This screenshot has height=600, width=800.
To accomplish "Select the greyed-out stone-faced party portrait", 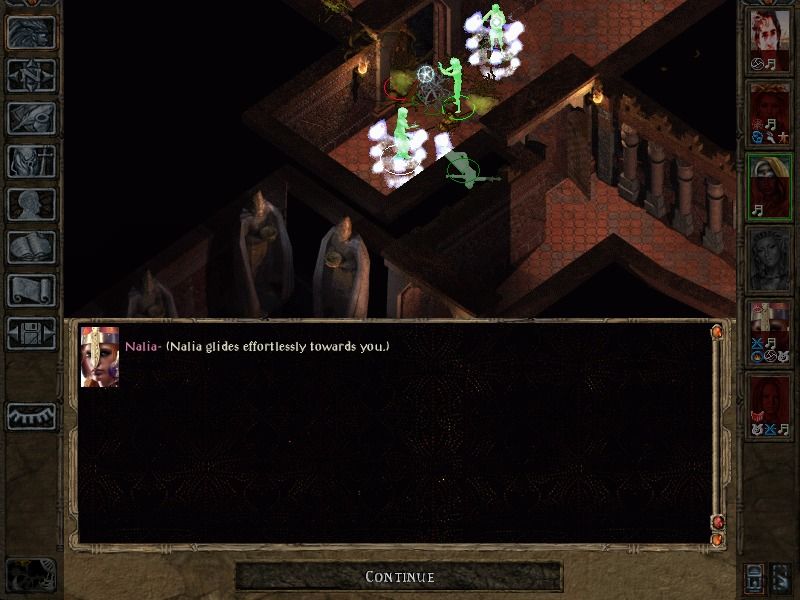I will tap(769, 258).
